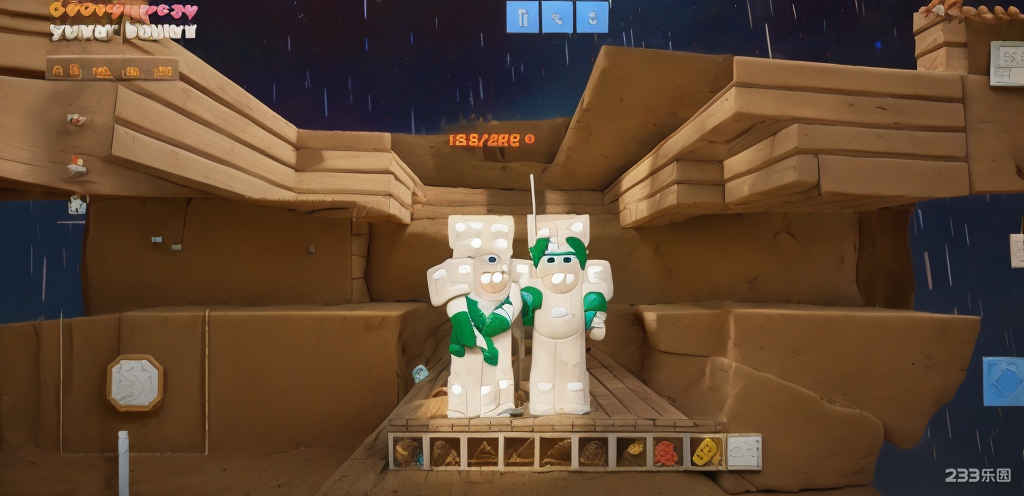1024x496 pixels.
Task: Choose the triangular frame item in the hotbar
Action: (482, 452)
